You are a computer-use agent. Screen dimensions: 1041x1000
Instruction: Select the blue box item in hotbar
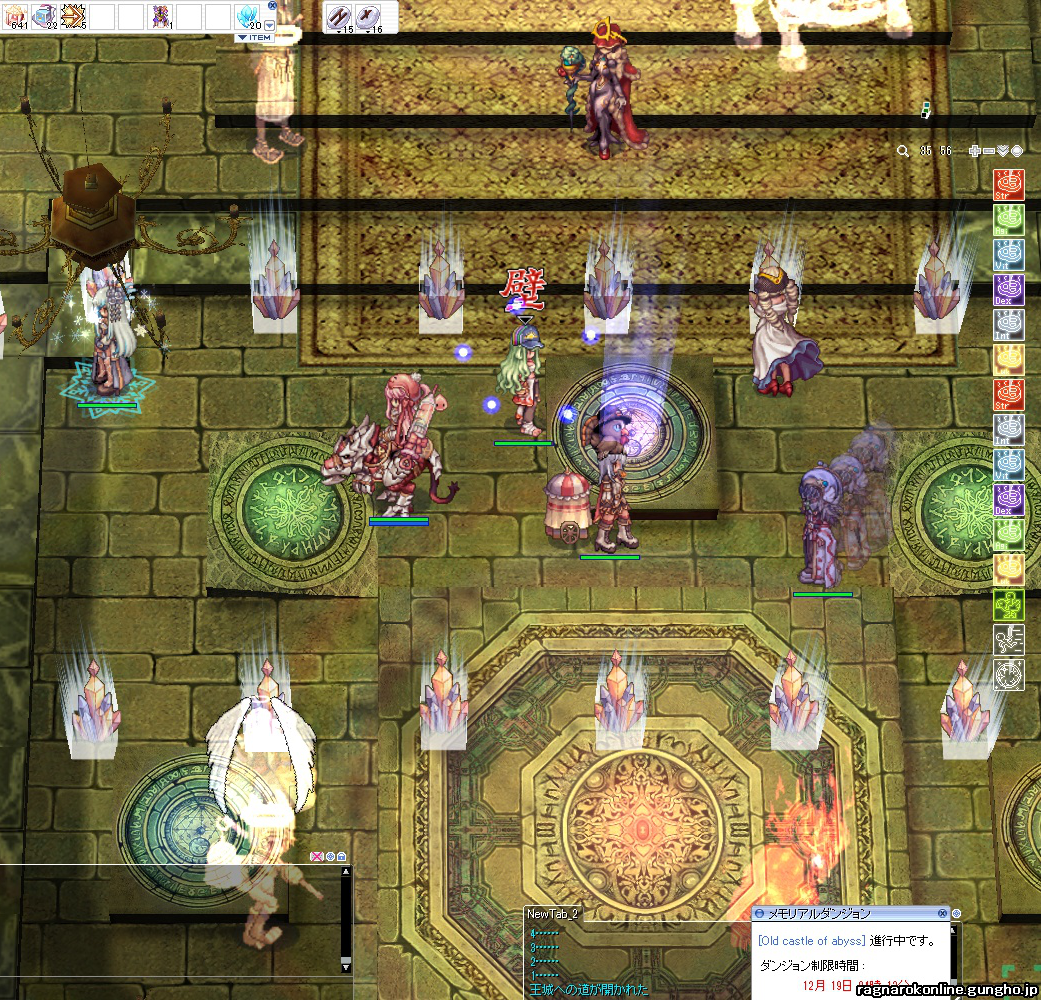(x=45, y=16)
